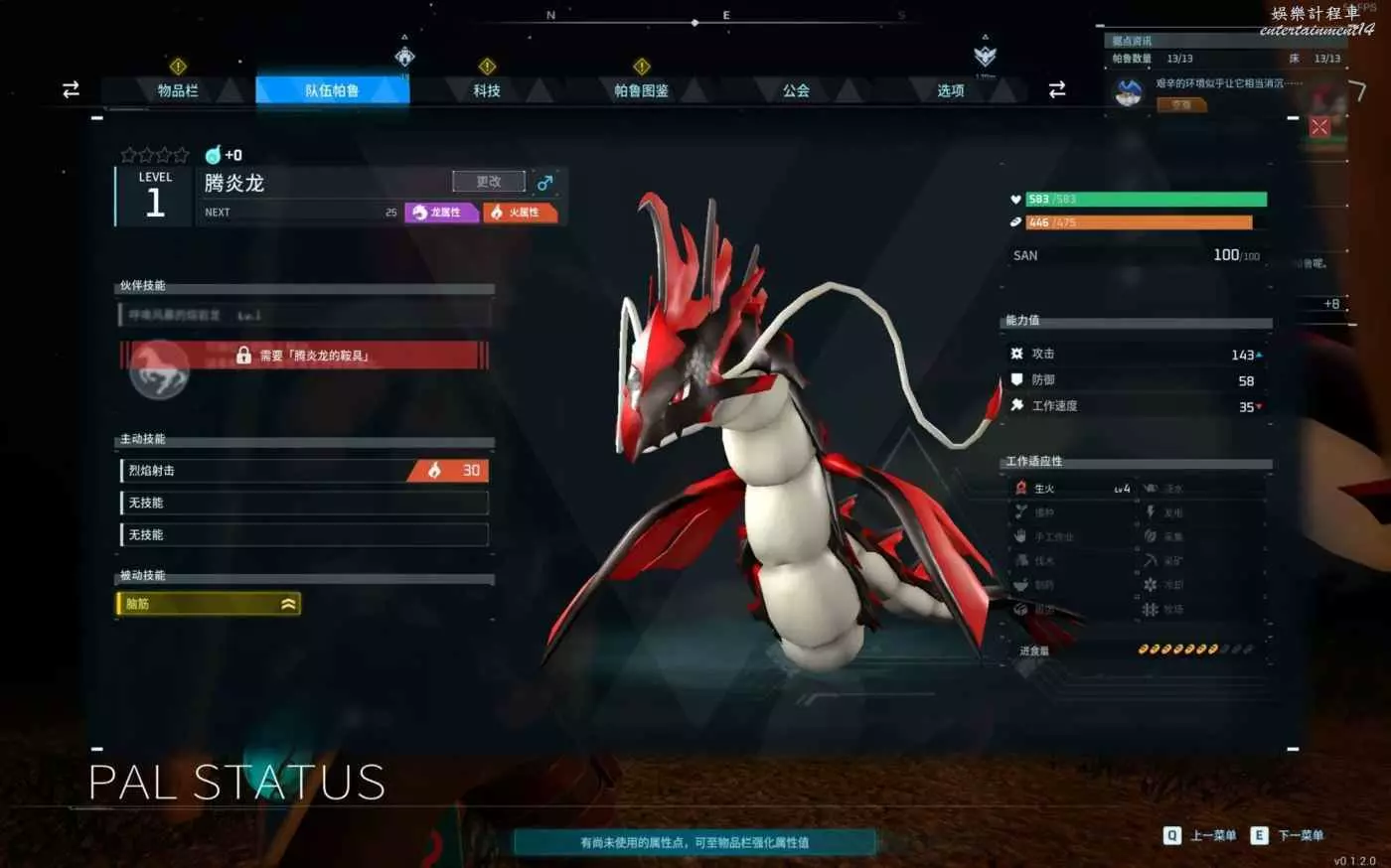Image resolution: width=1391 pixels, height=868 pixels.
Task: Open the 公会 guild tab
Action: click(796, 90)
